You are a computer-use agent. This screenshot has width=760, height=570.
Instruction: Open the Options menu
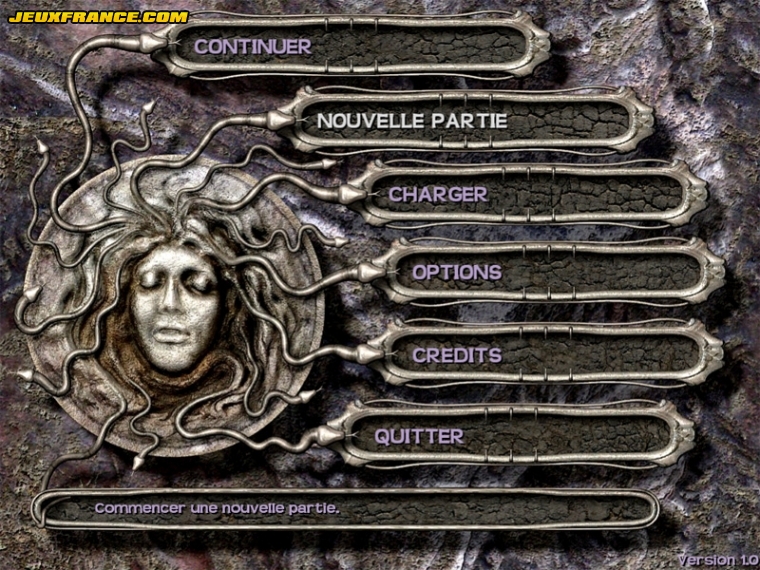click(x=457, y=272)
